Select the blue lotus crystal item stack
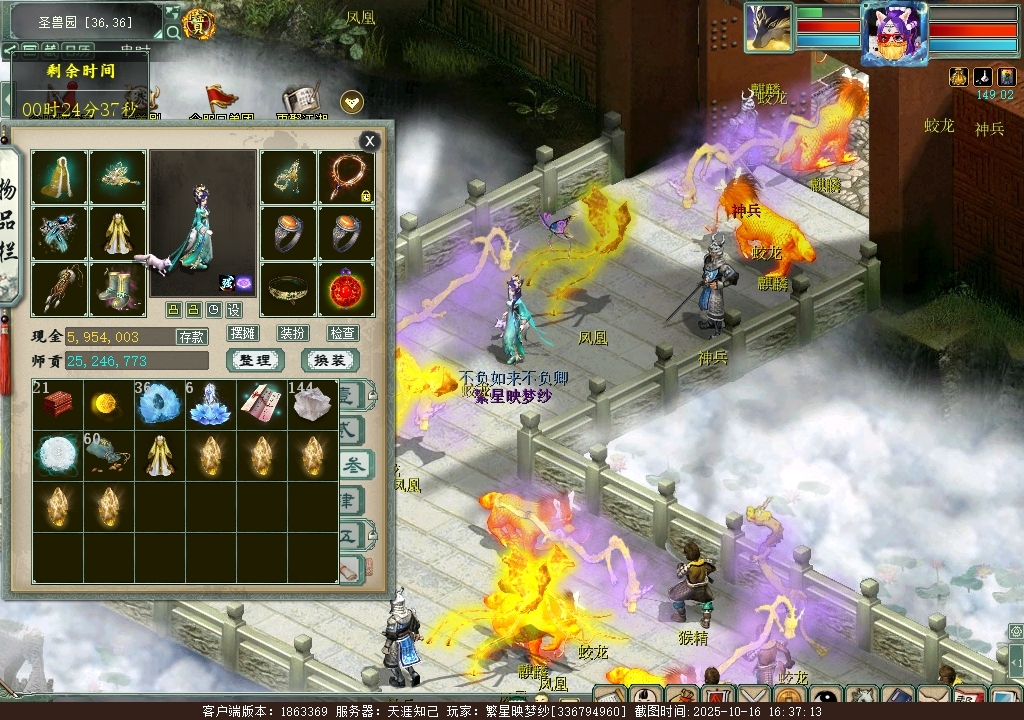Viewport: 1024px width, 720px height. click(211, 405)
